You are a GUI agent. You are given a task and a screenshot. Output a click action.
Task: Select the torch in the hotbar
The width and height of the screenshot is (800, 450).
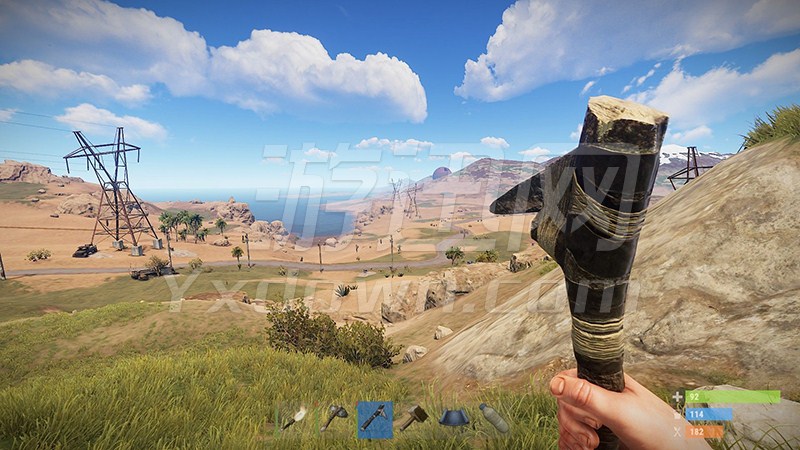pos(294,418)
